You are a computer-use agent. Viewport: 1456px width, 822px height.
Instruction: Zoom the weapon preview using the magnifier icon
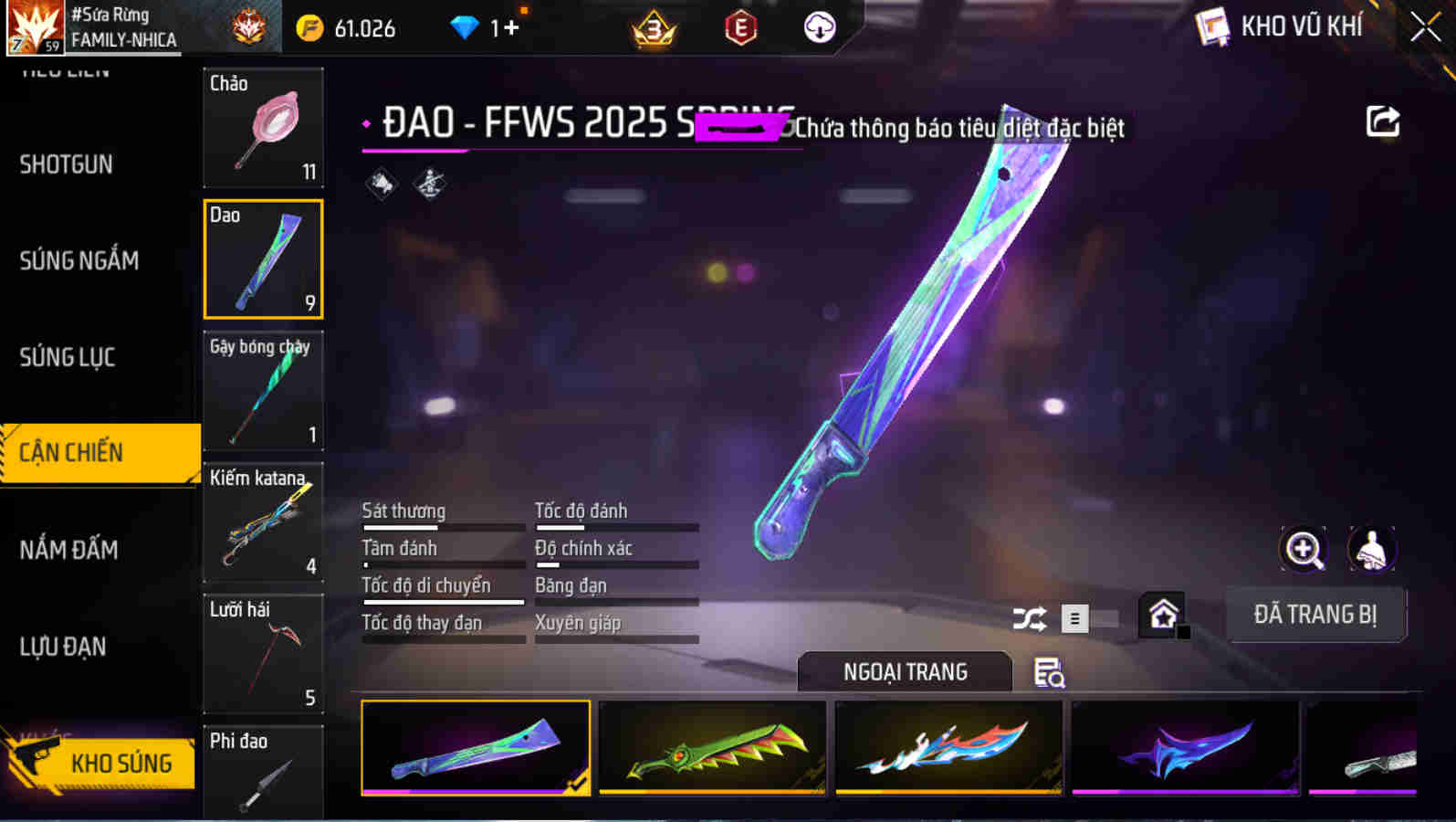coord(1303,551)
